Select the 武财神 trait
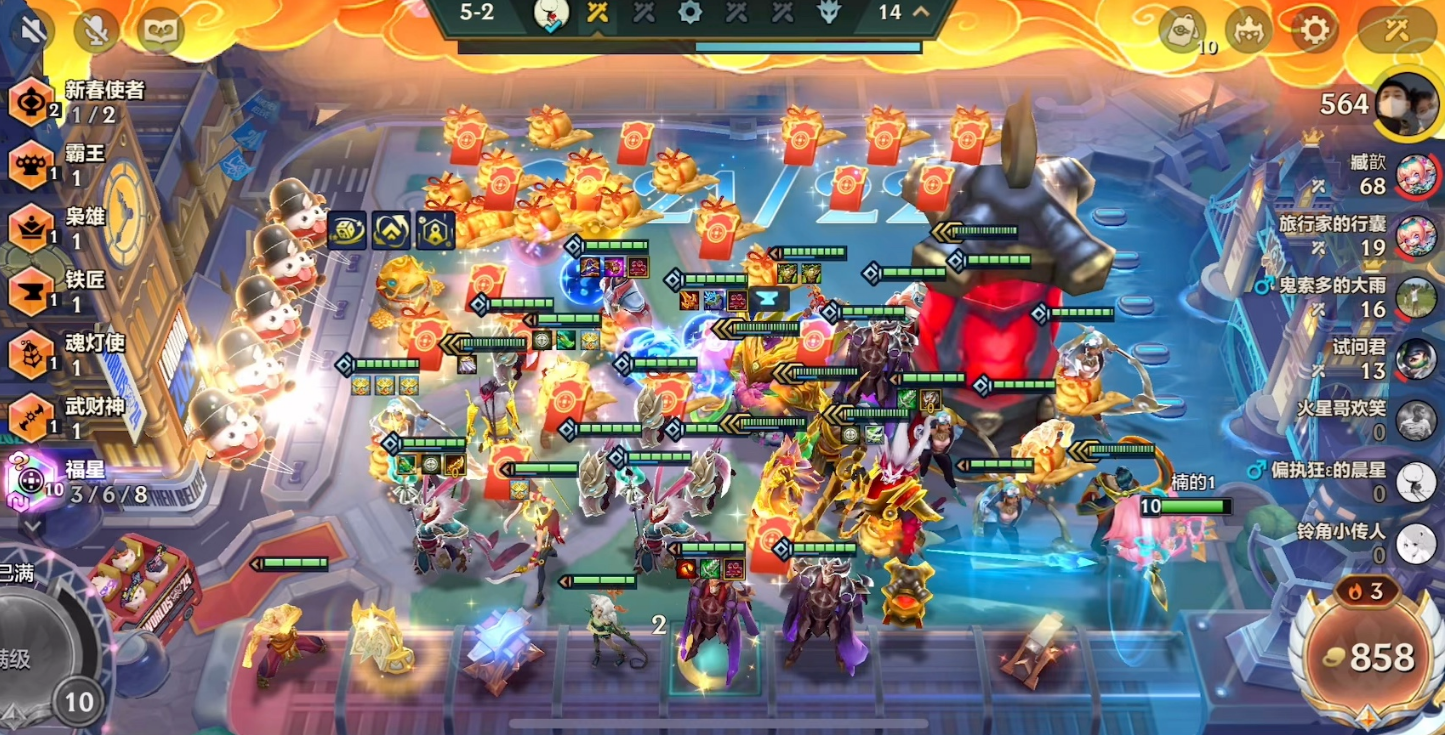1445x735 pixels. [x=32, y=417]
